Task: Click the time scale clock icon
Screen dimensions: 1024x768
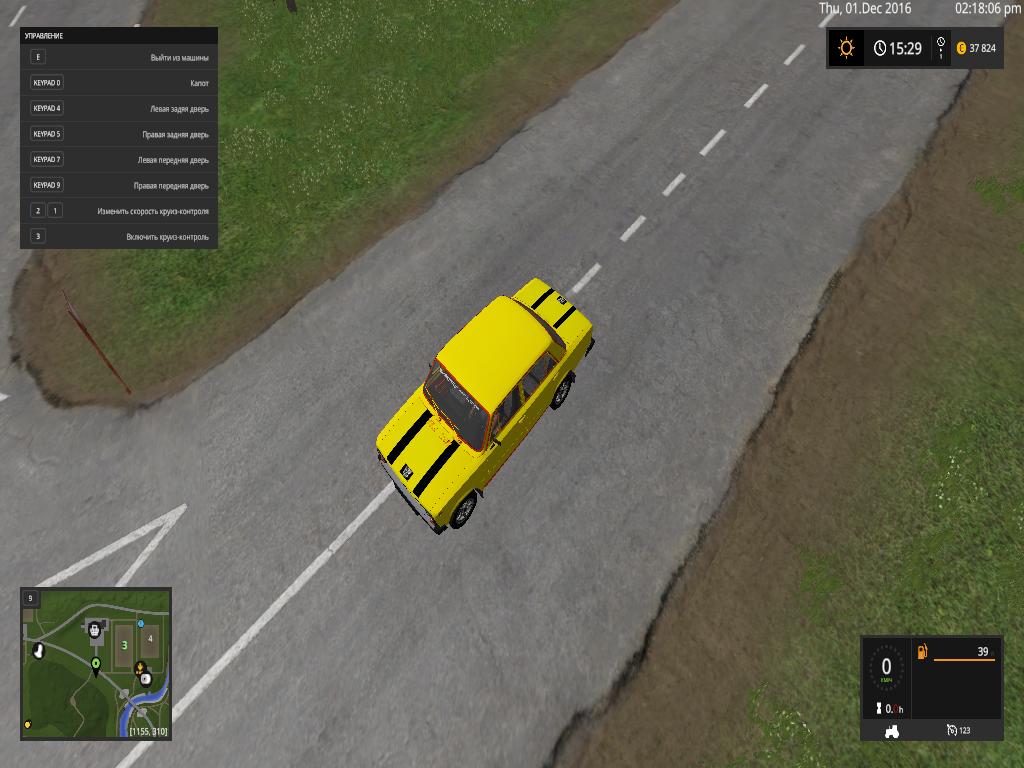Action: [879, 48]
